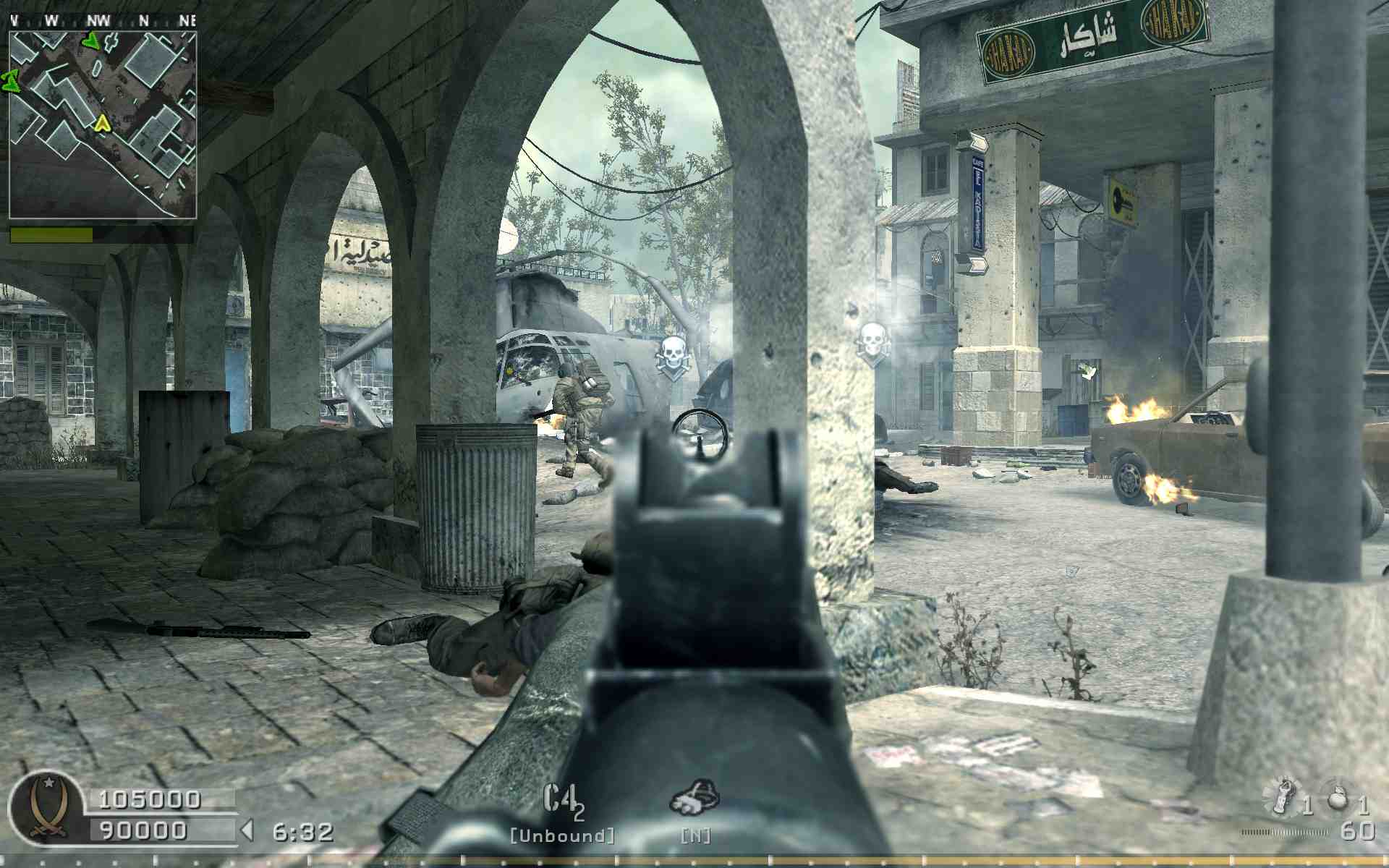Click the yellow player arrow on minimap
The width and height of the screenshot is (1389, 868).
click(102, 124)
